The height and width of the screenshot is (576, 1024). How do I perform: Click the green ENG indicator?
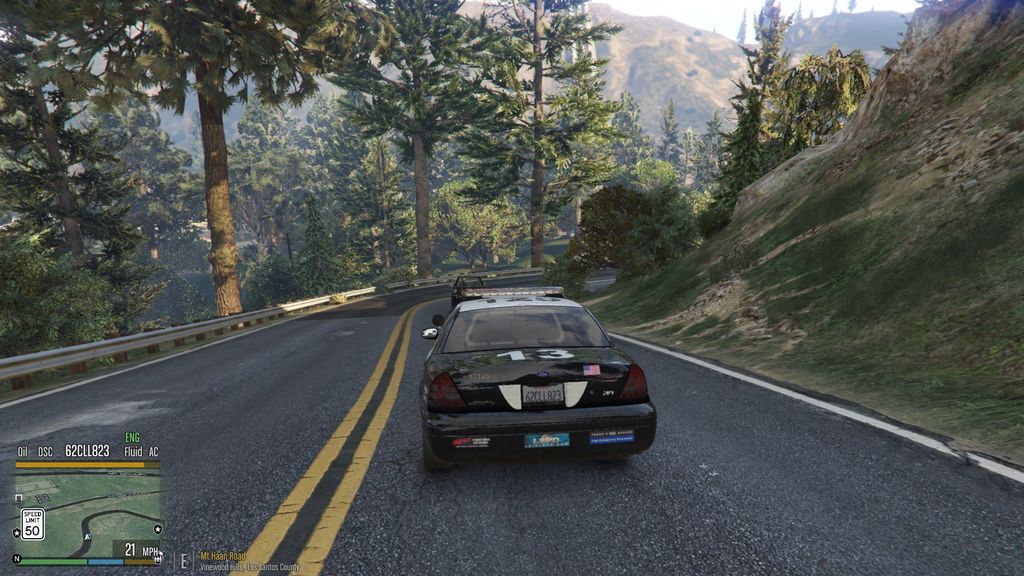(132, 438)
